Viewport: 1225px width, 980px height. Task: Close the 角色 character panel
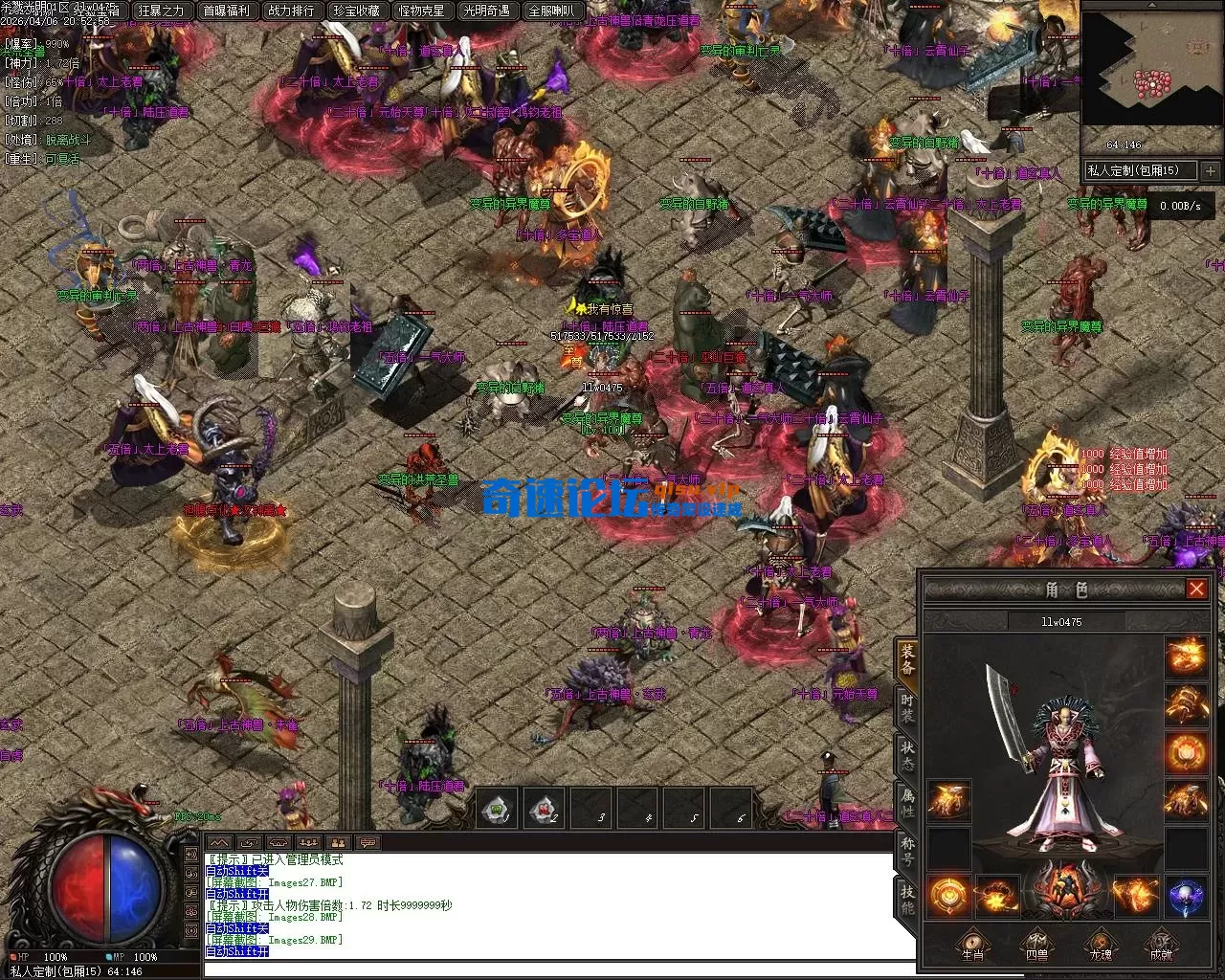[x=1196, y=589]
